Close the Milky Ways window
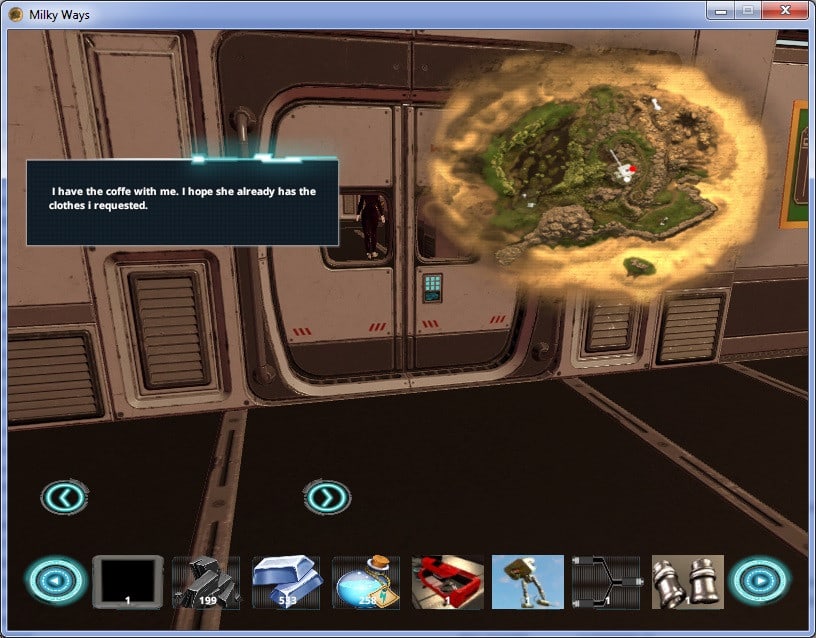Screen dimensions: 816x638 click(785, 11)
